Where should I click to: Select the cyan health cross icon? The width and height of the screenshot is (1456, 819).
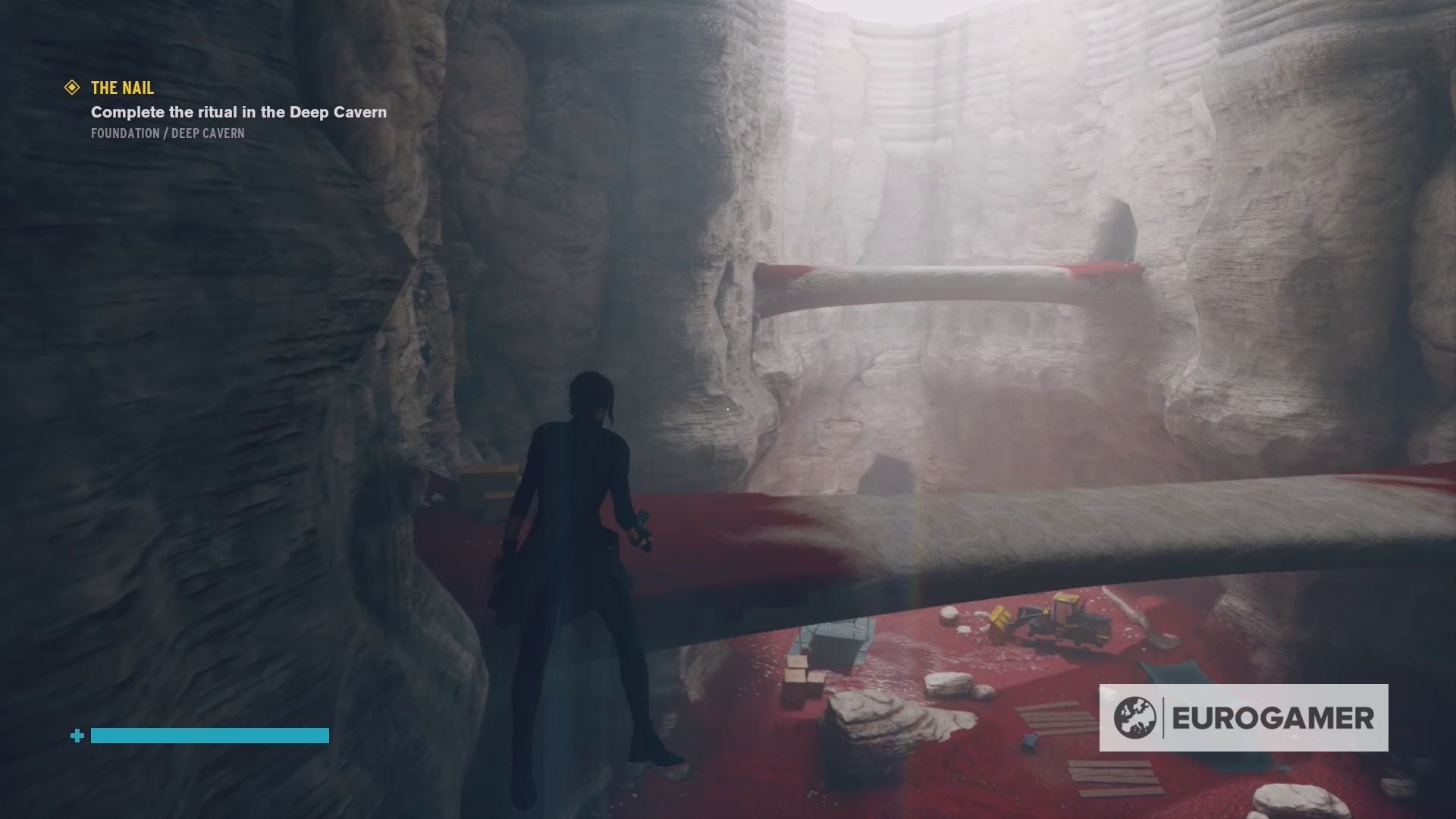[76, 735]
